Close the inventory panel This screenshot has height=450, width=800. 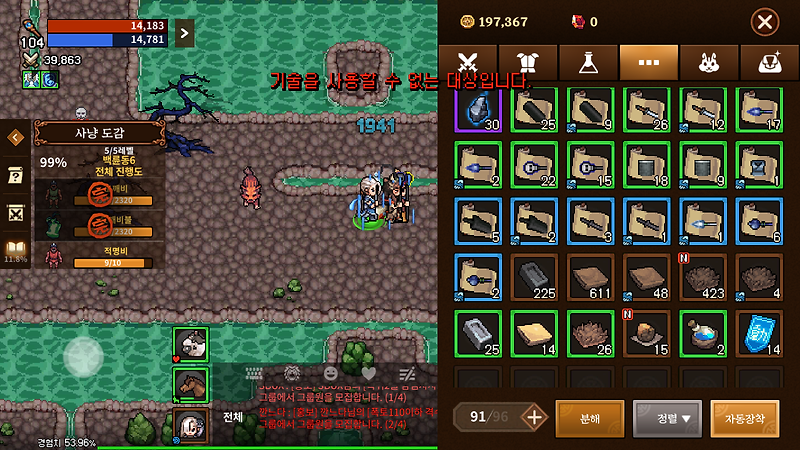[x=765, y=21]
